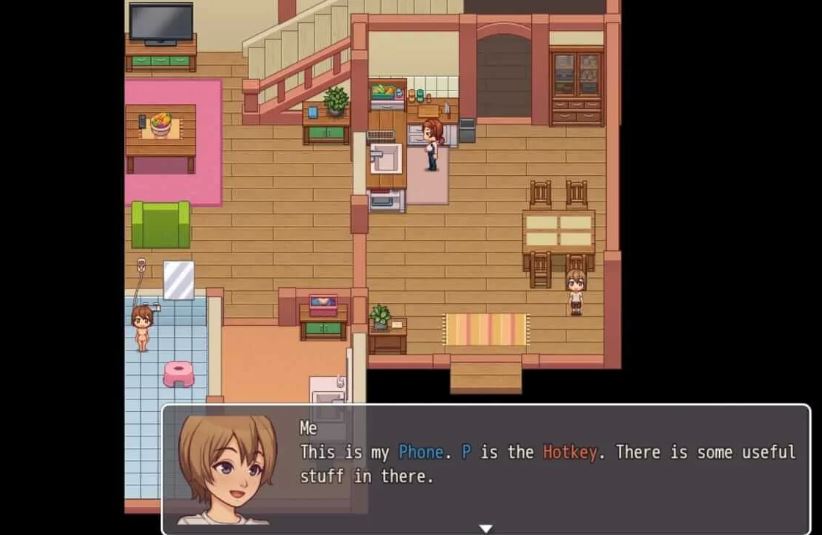Advance dialogue with the white continue arrow
Screen dimensions: 822x535
tap(486, 527)
